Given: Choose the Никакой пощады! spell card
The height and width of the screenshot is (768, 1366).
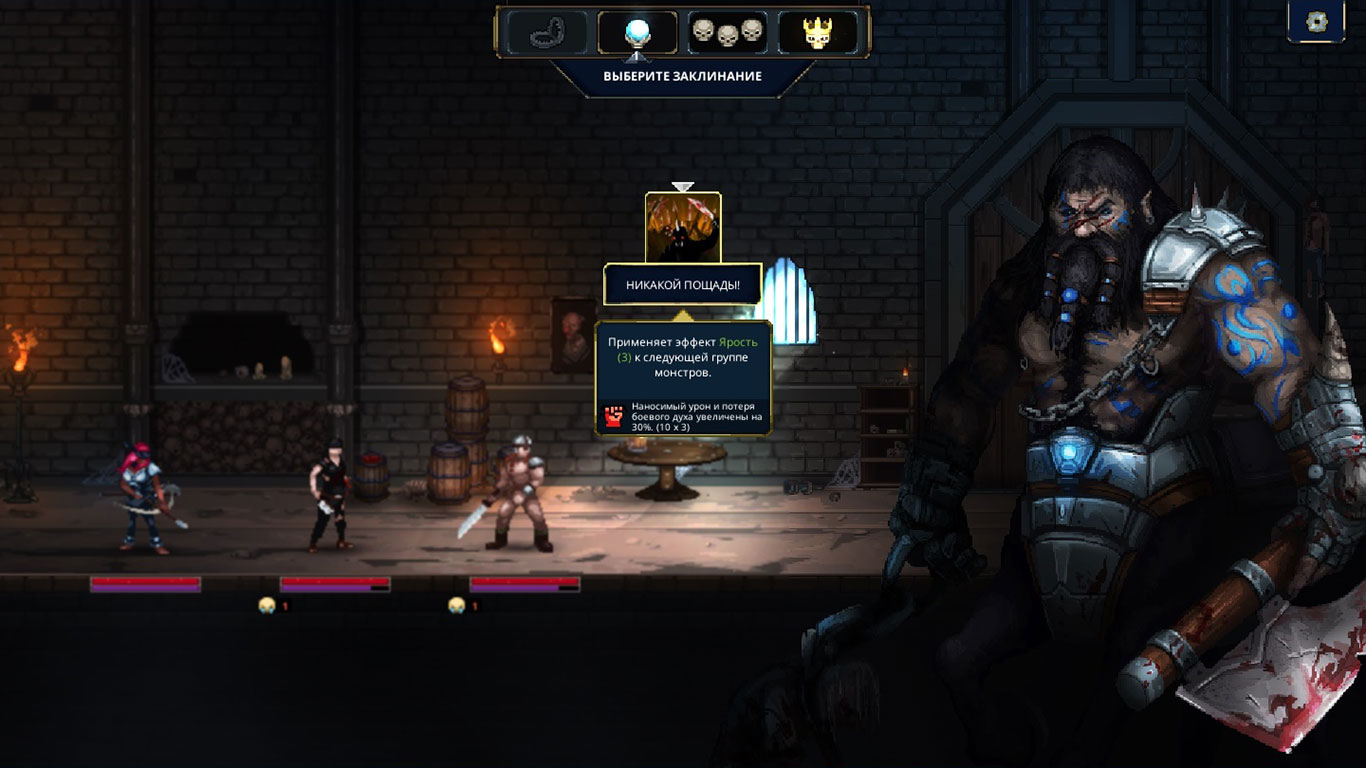Looking at the screenshot, I should click(683, 228).
